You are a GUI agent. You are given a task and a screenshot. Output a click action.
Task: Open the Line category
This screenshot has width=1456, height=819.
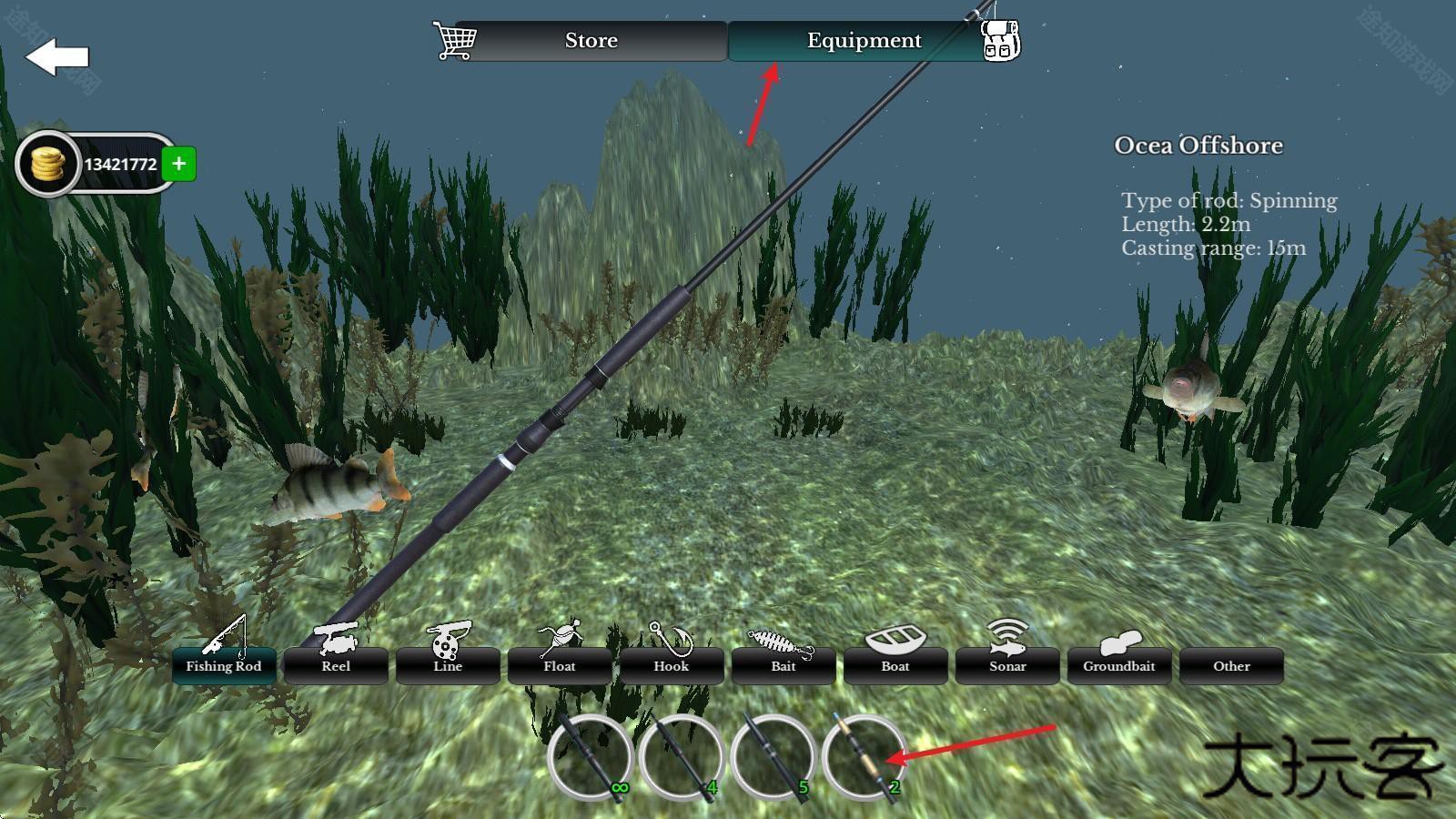point(448,665)
